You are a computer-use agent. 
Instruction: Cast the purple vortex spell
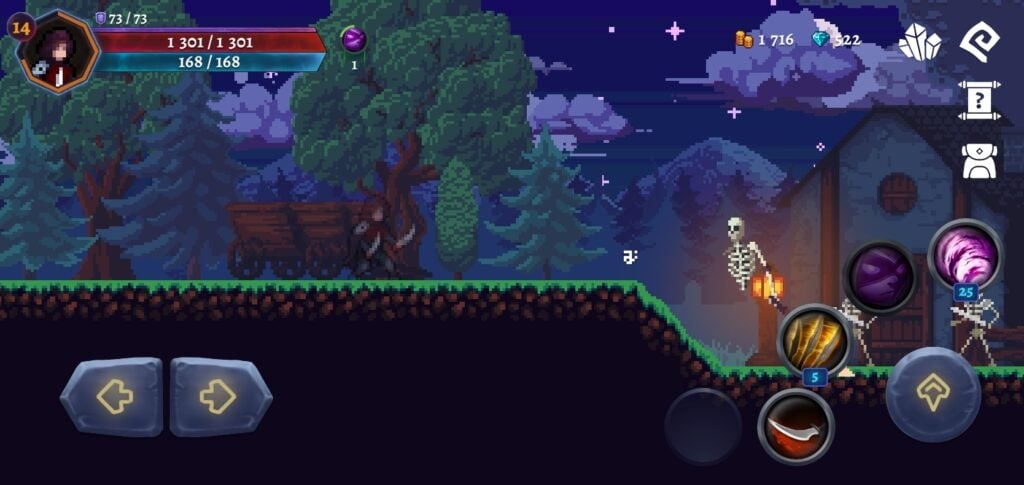965,255
